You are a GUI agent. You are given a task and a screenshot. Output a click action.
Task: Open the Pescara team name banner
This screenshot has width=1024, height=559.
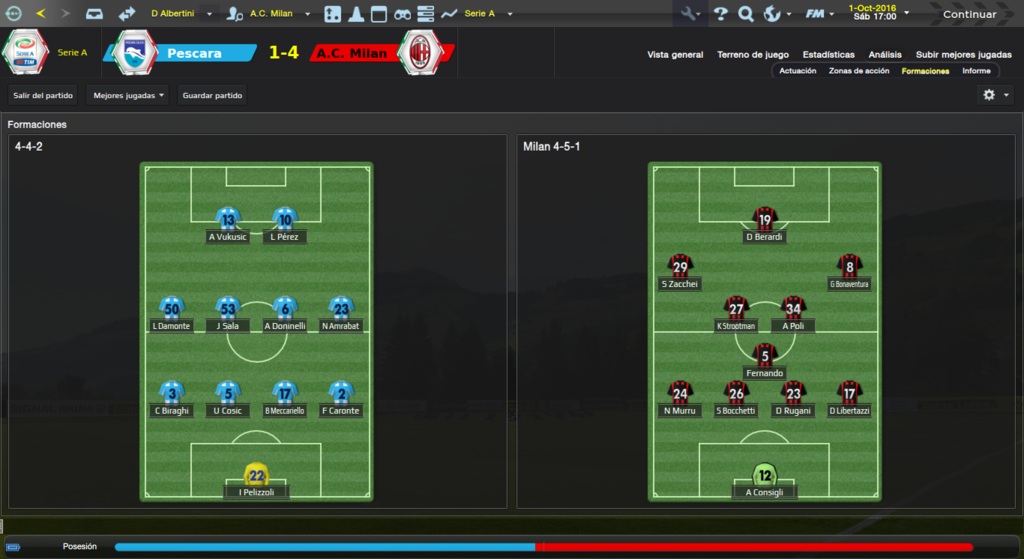194,53
